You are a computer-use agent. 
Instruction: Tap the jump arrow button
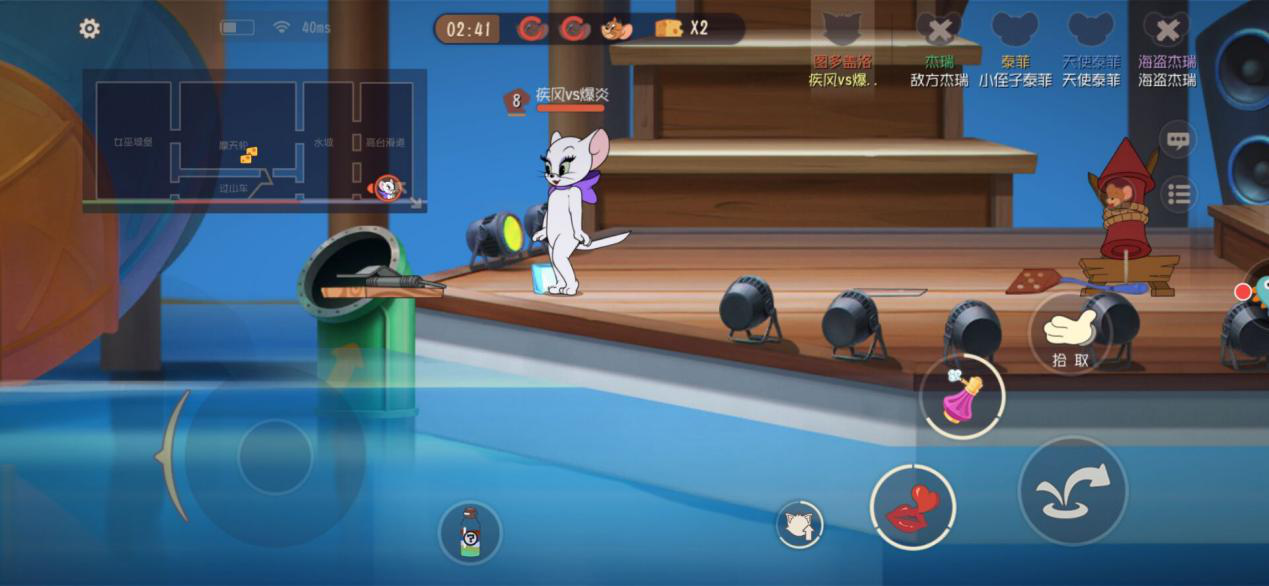click(1073, 490)
